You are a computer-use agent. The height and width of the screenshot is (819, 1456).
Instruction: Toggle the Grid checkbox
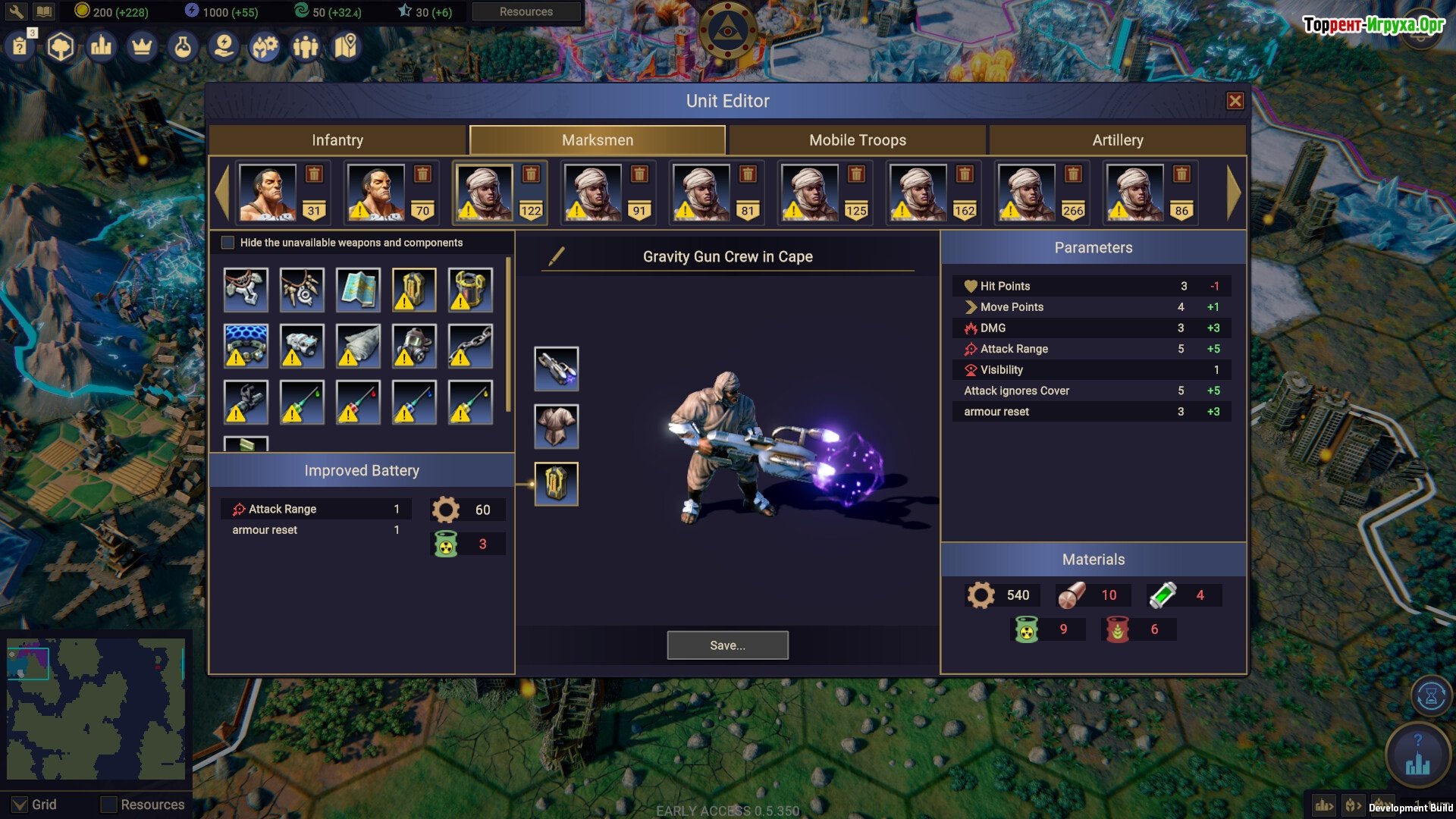[x=20, y=805]
